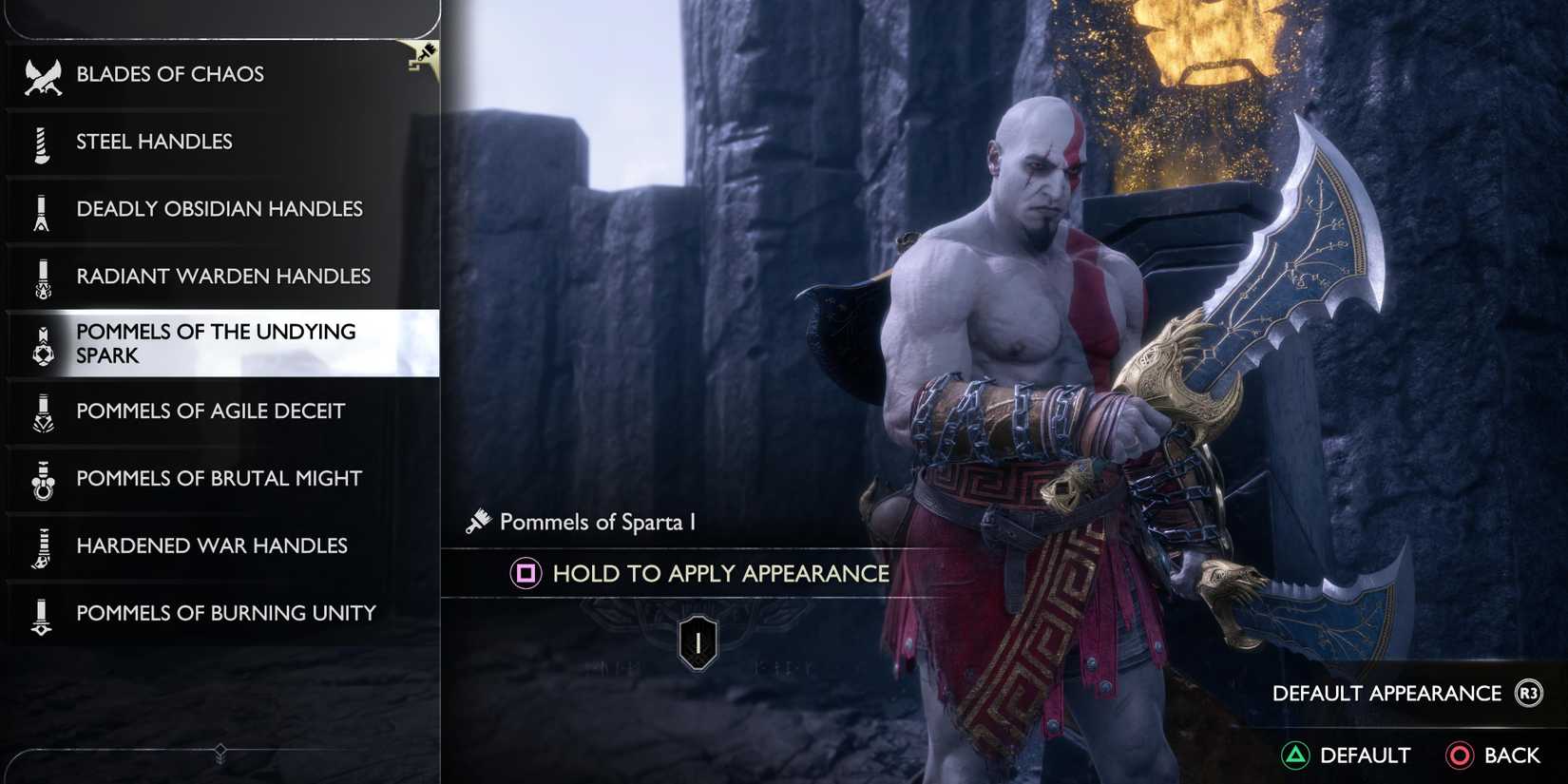Image resolution: width=1568 pixels, height=784 pixels.
Task: Select the Deadly Obsidian Handles icon
Action: (x=40, y=208)
